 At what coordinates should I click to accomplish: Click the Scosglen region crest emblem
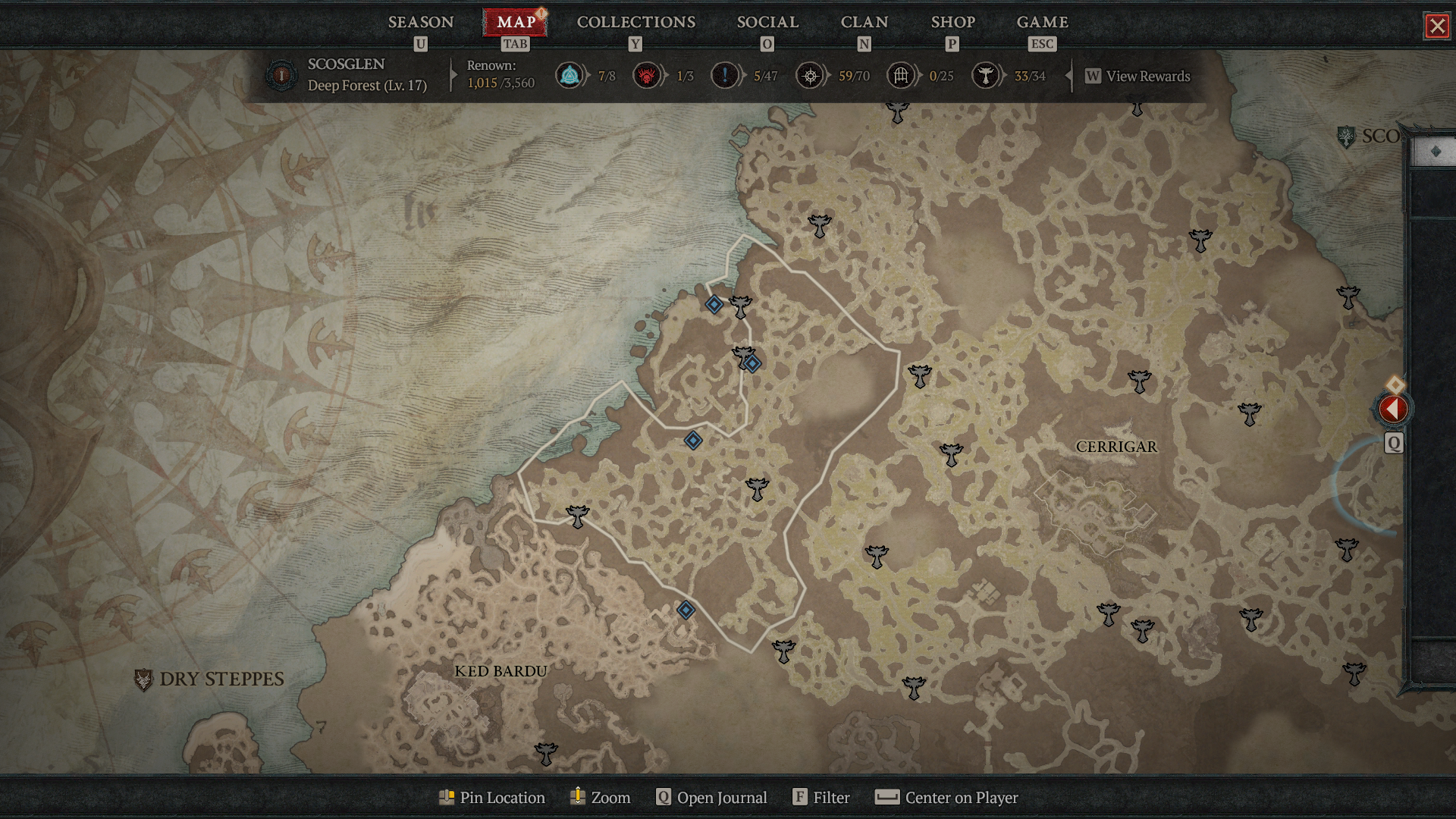pyautogui.click(x=1348, y=138)
